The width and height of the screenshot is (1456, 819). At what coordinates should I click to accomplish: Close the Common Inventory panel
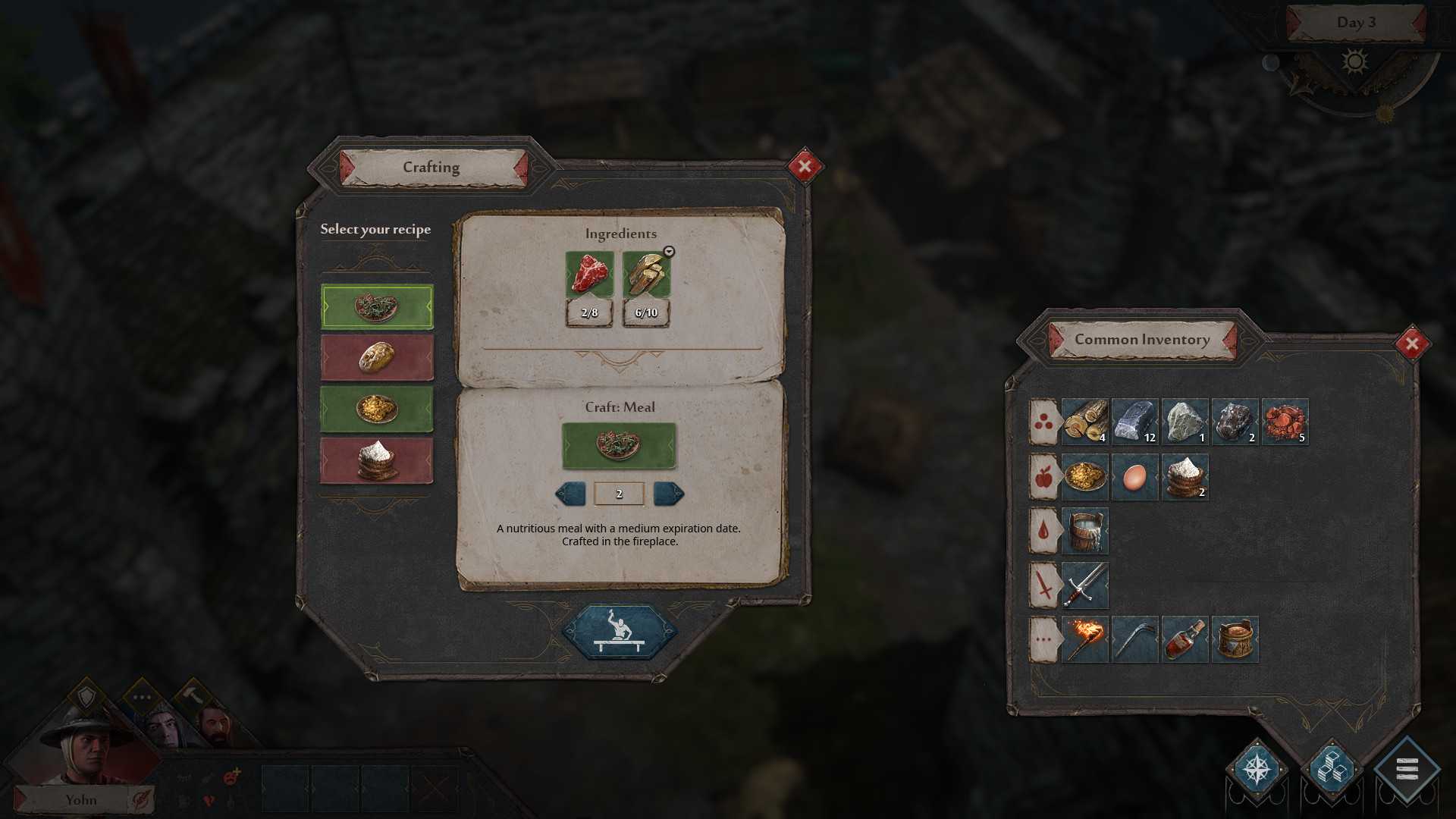(x=1412, y=344)
